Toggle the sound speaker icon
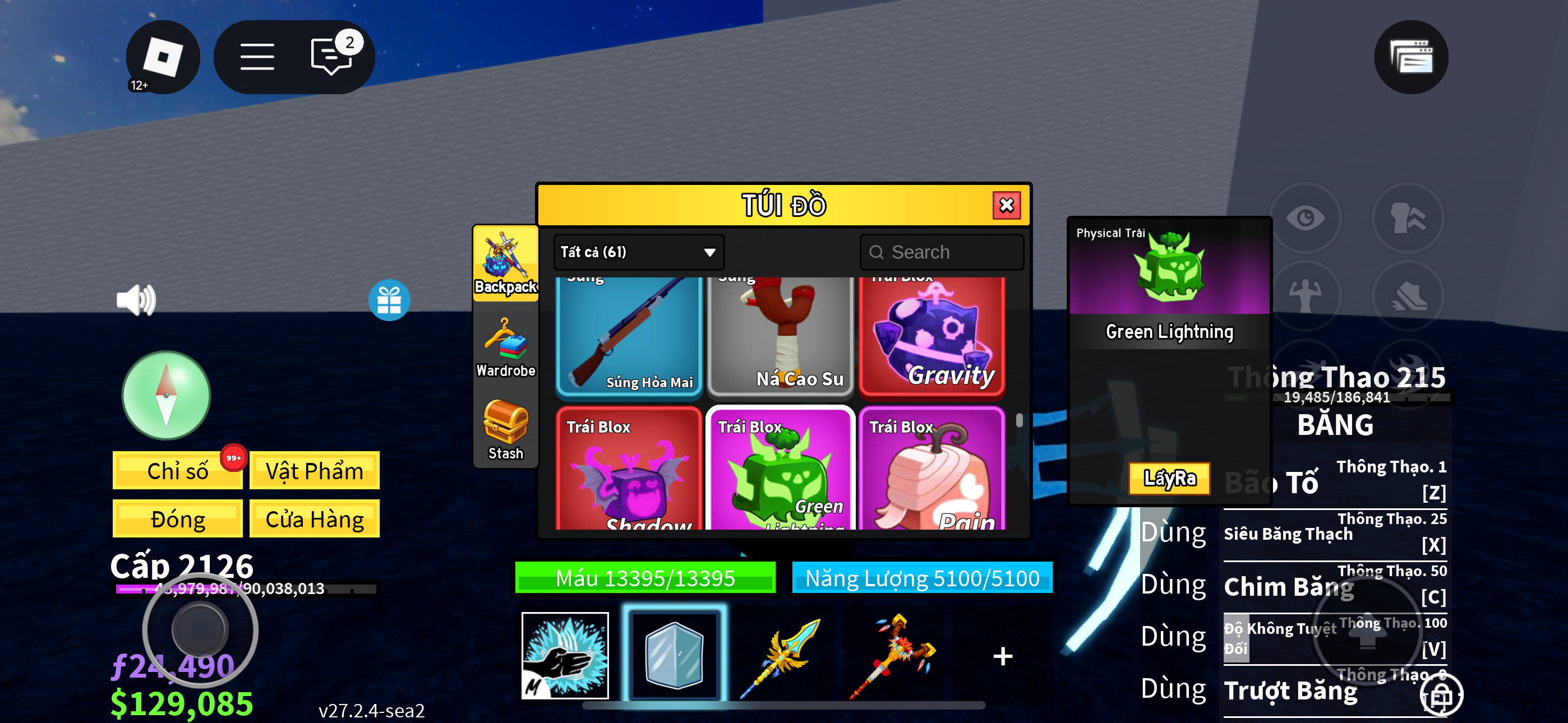The width and height of the screenshot is (1568, 723). [x=136, y=300]
